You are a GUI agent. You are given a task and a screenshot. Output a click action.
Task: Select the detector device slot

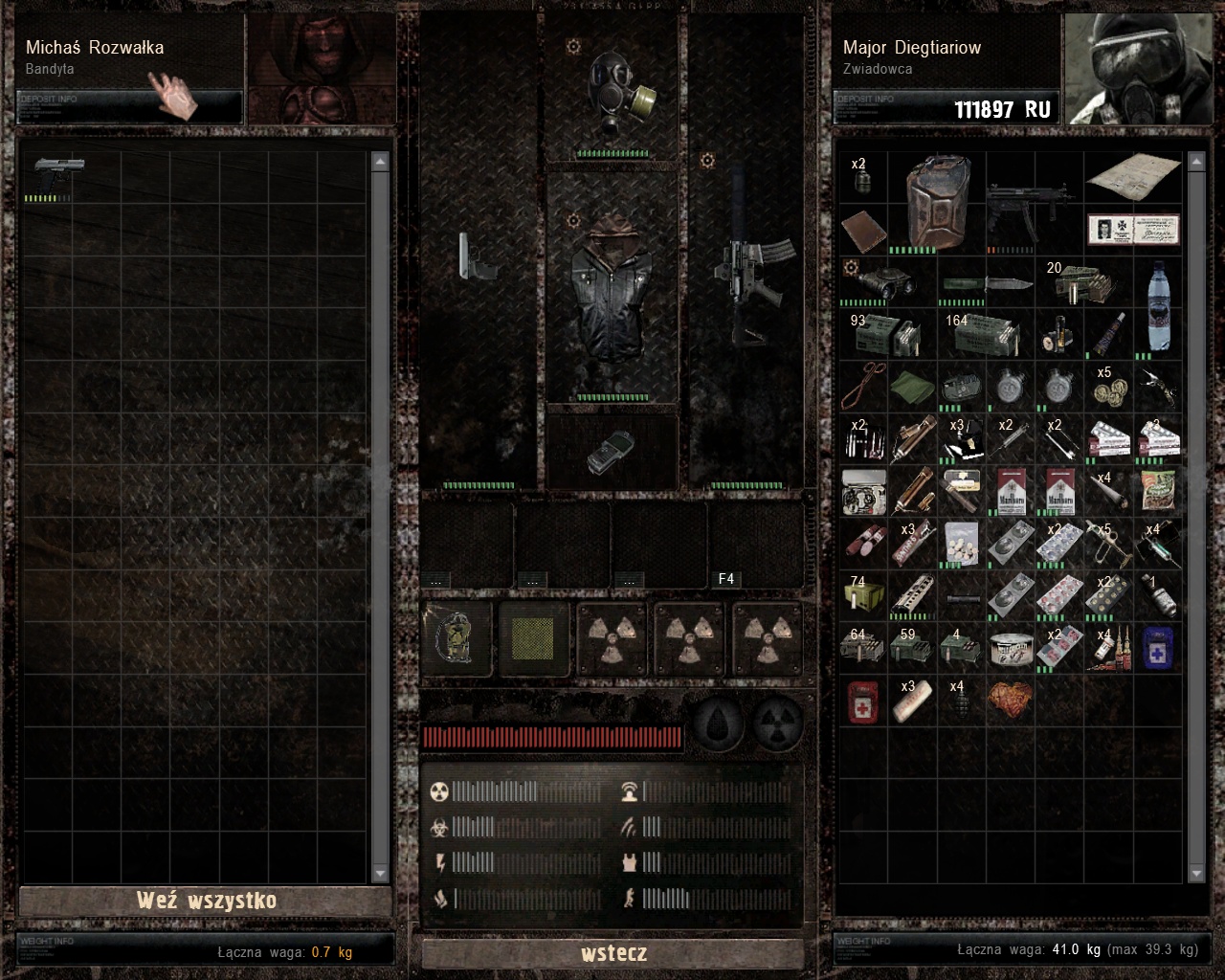612,452
